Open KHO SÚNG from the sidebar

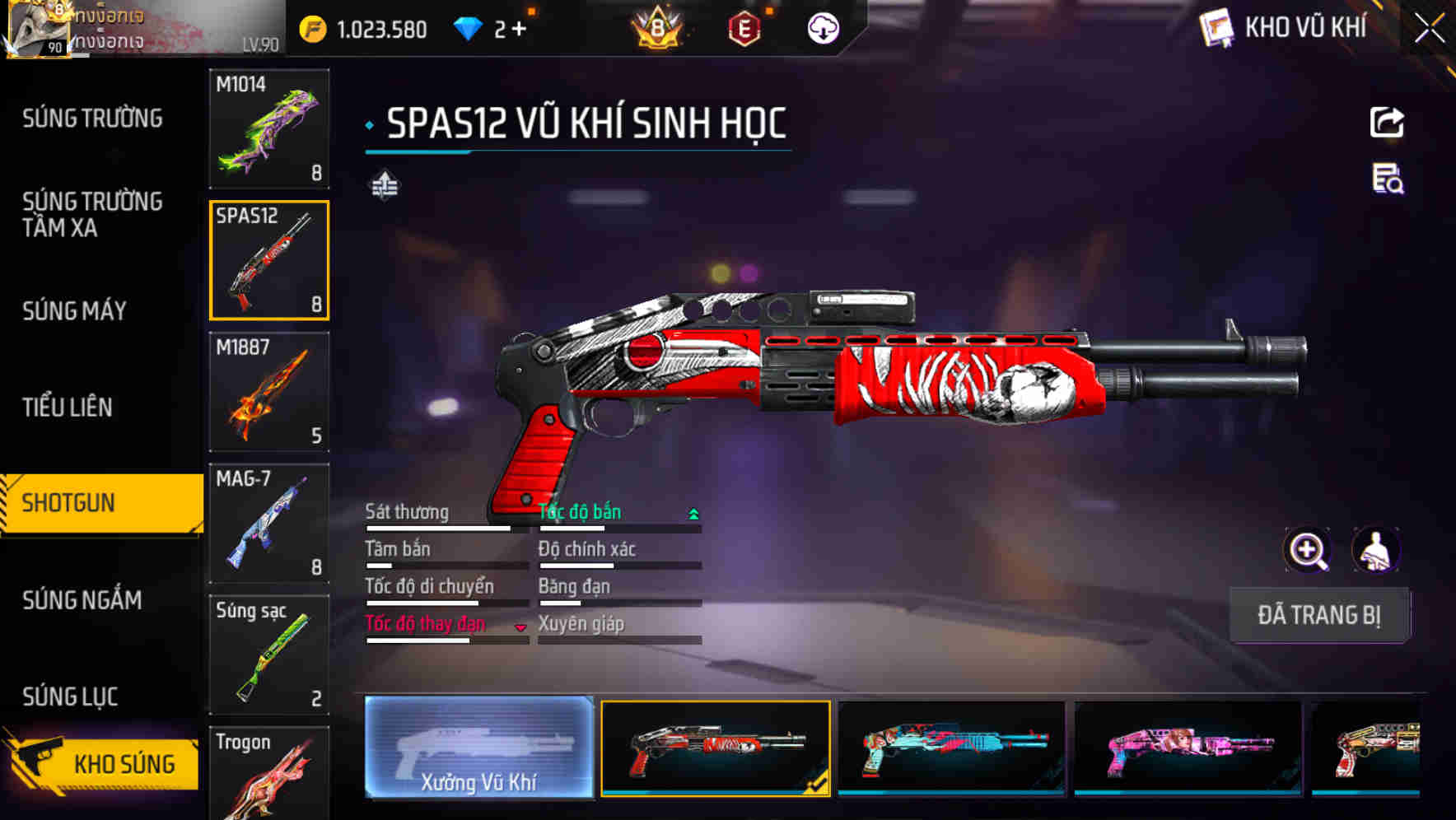[x=121, y=763]
